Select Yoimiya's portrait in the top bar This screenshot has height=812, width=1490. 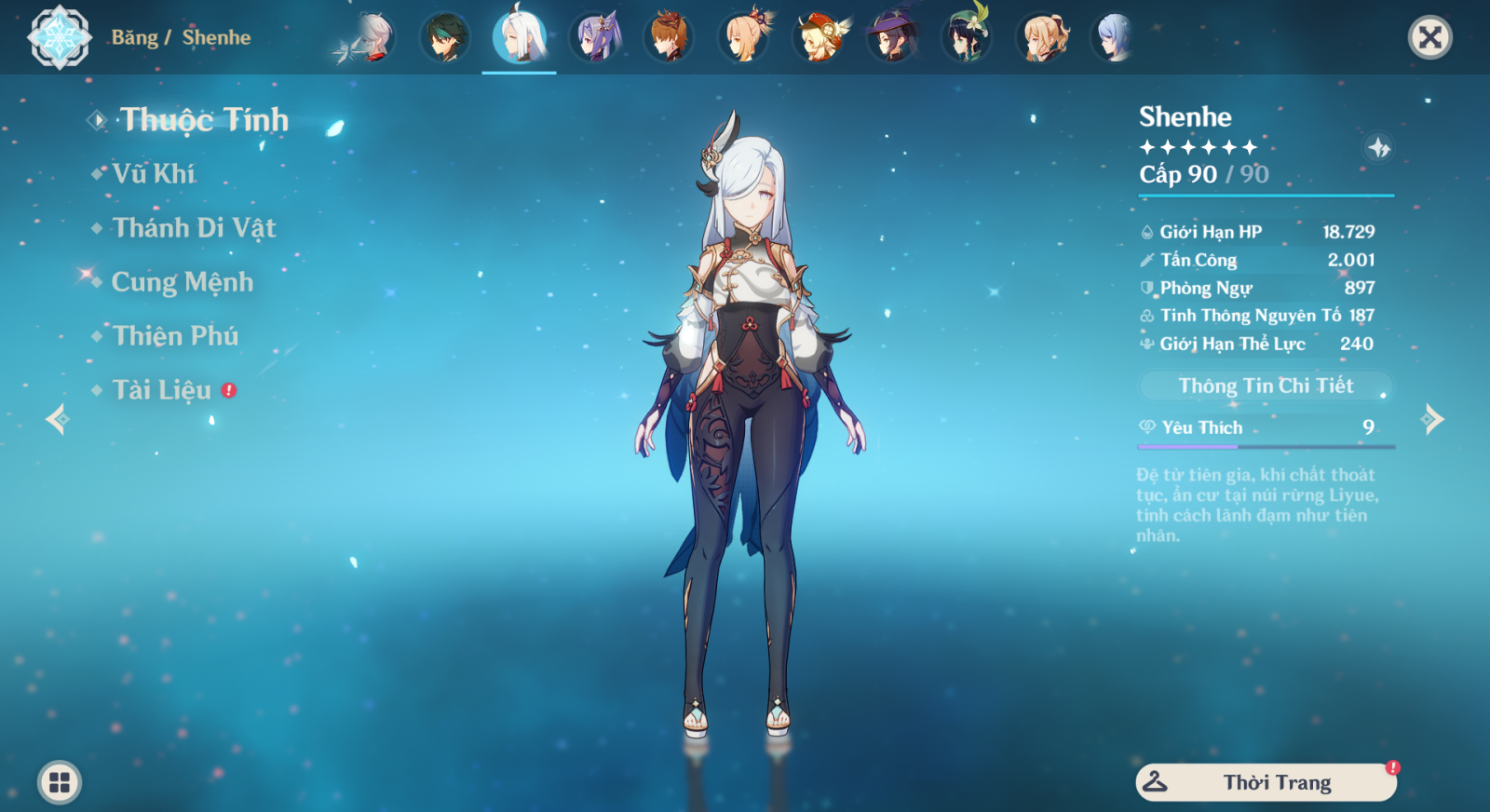(x=745, y=38)
